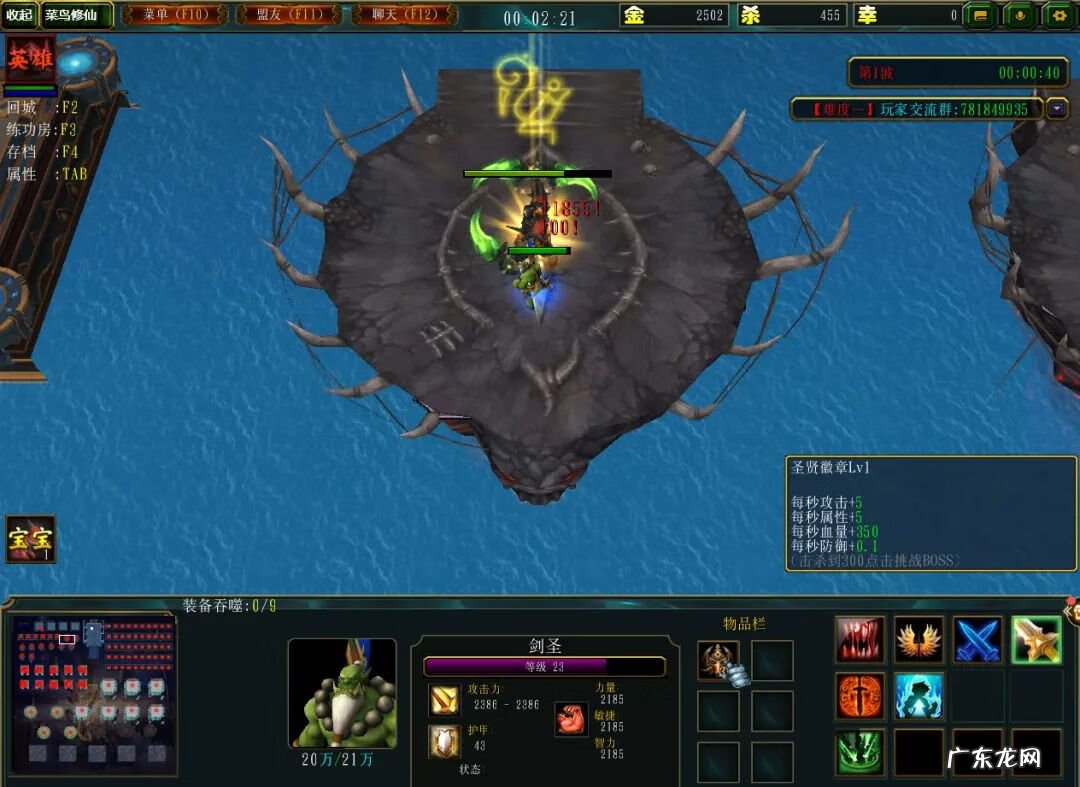Viewport: 1080px width, 787px height.
Task: Activate the blue crossed swords ability
Action: (x=977, y=640)
